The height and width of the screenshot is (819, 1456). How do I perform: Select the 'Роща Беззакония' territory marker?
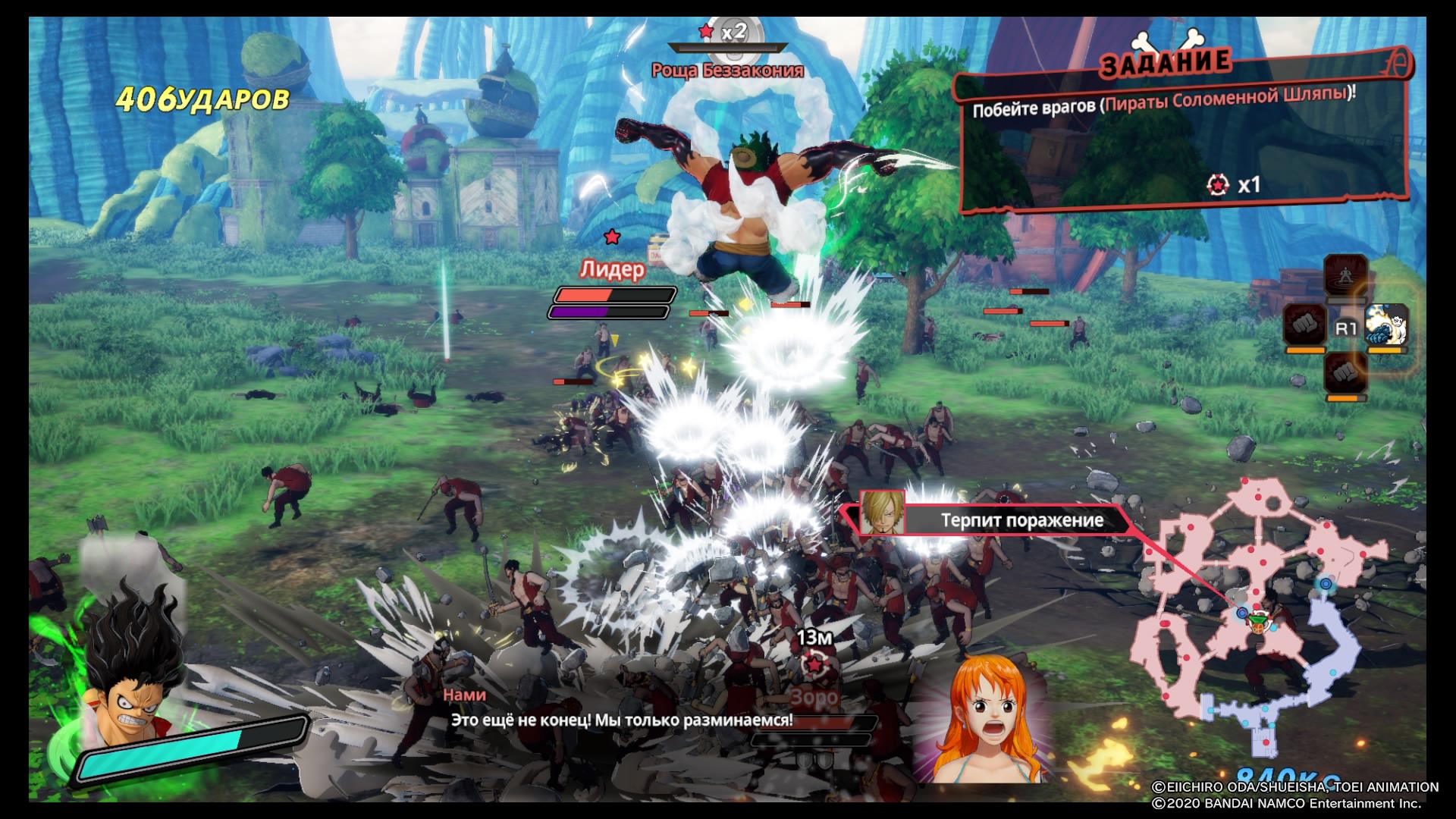(728, 53)
